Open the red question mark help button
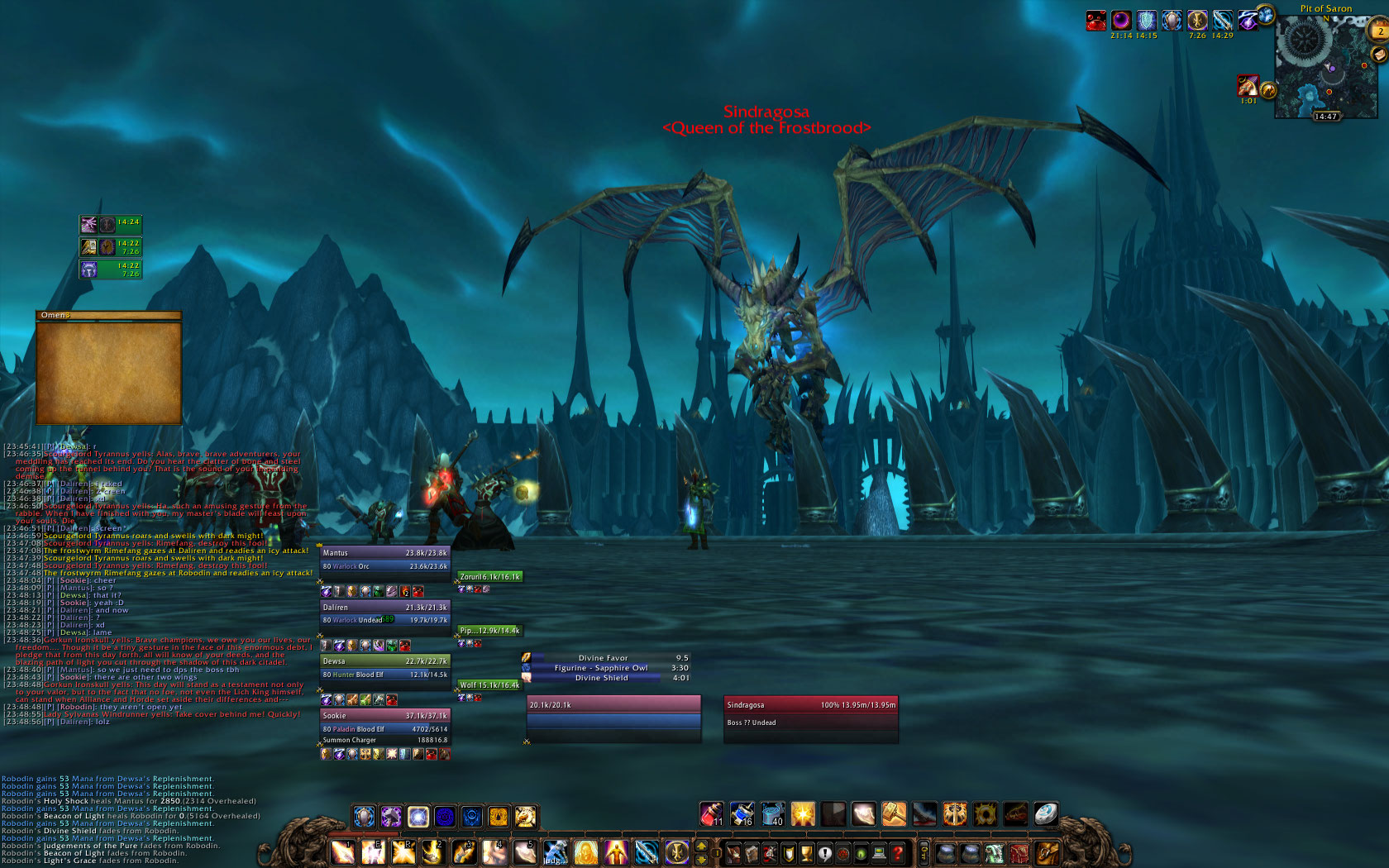The image size is (1389, 868). [898, 853]
